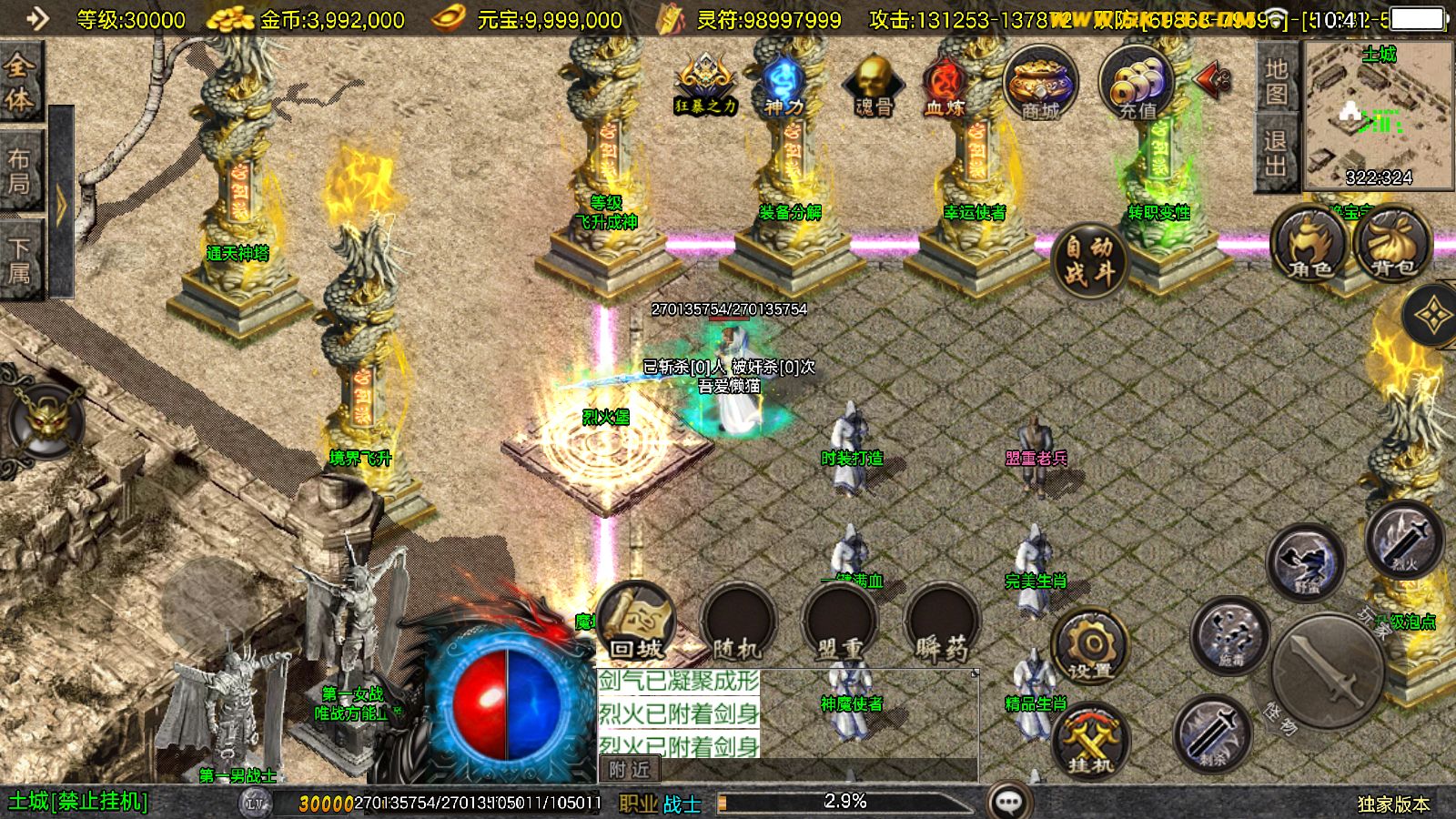Switch to the 附近 chat tab
Image resolution: width=1456 pixels, height=819 pixels.
(629, 770)
